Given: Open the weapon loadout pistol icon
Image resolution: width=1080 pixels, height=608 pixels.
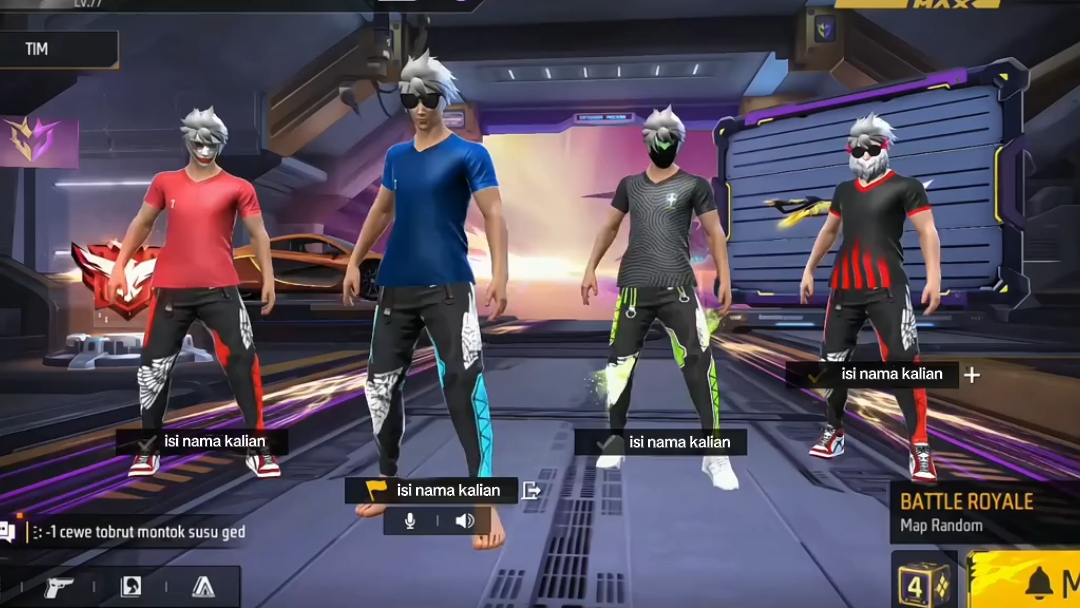Looking at the screenshot, I should (59, 587).
